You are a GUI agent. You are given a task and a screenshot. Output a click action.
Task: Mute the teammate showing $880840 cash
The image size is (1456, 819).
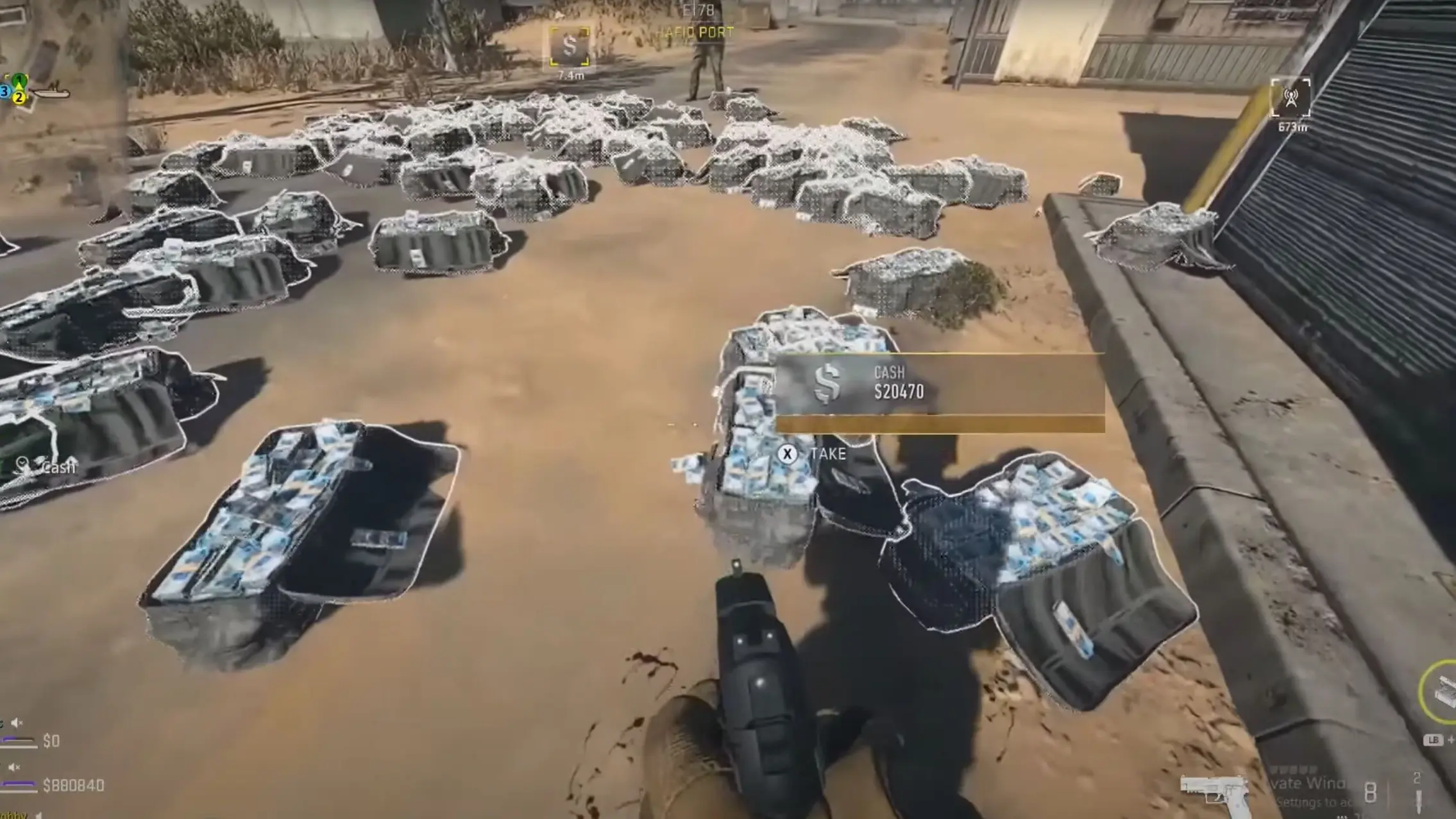click(13, 767)
